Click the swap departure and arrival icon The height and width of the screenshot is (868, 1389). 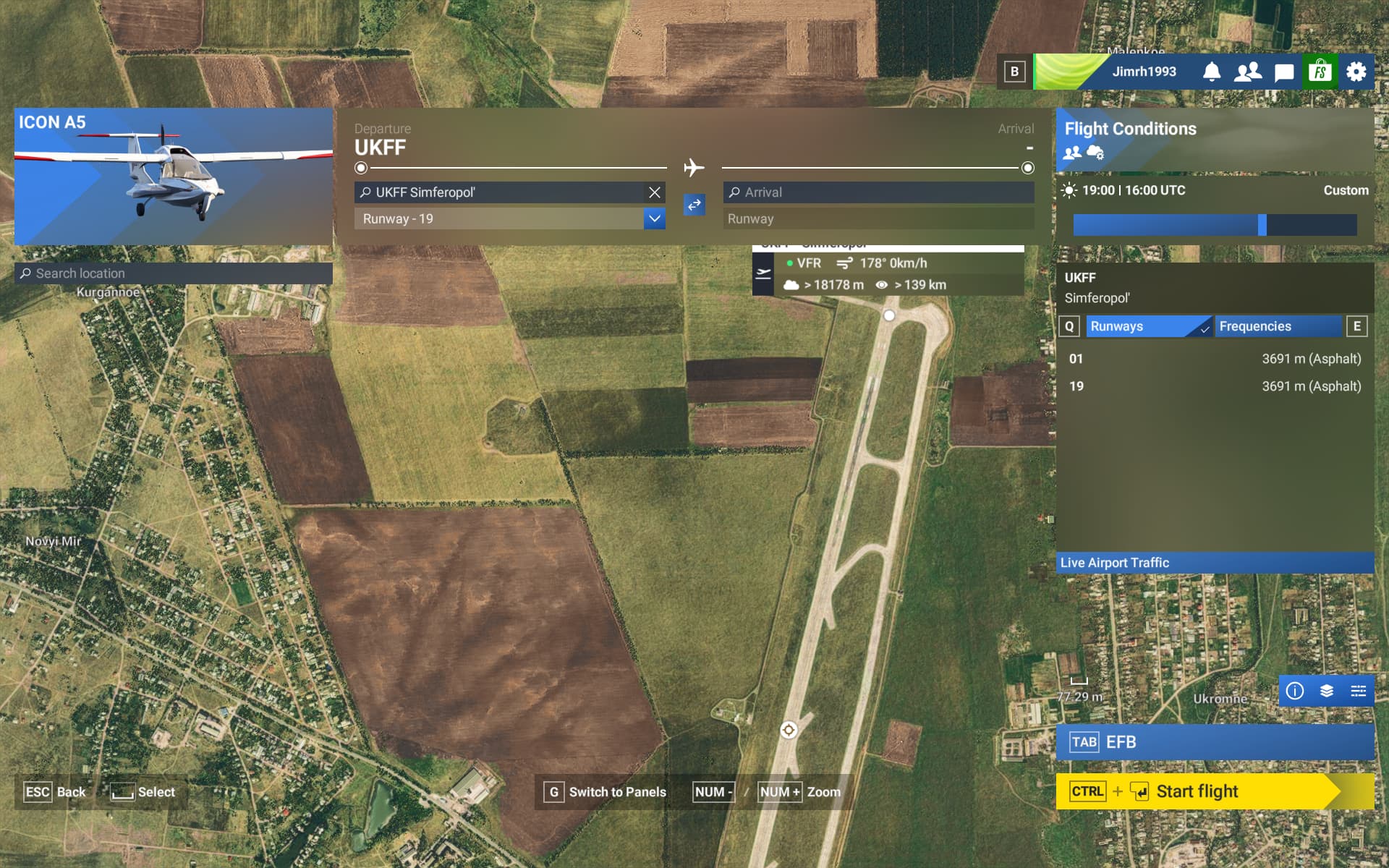pos(694,205)
